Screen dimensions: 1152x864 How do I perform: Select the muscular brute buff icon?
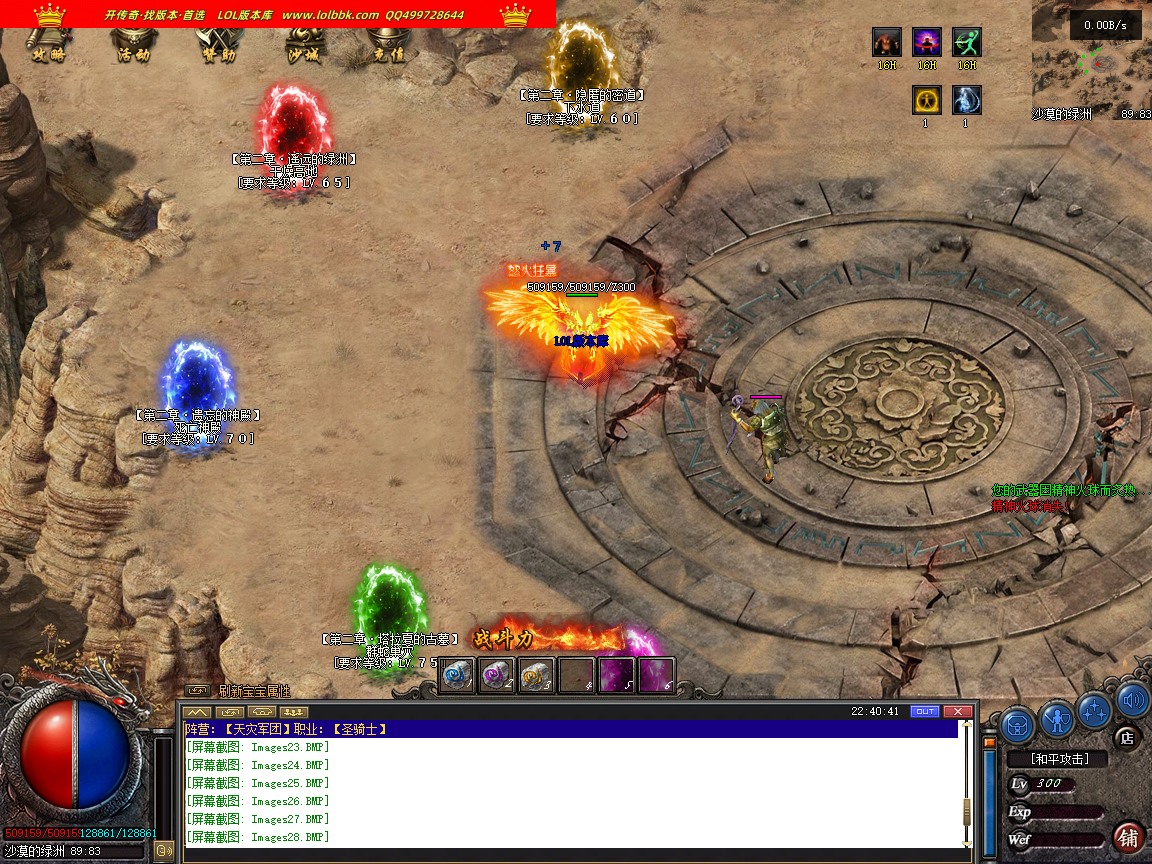pyautogui.click(x=887, y=42)
